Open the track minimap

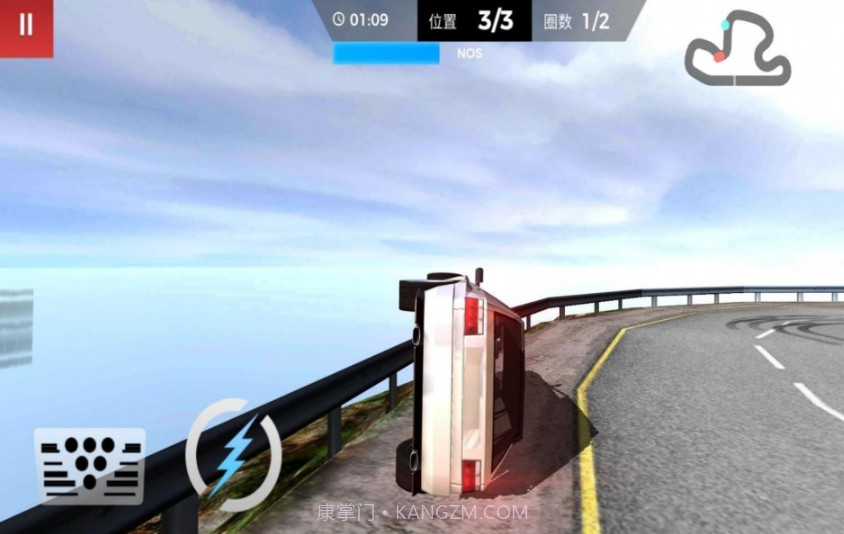(738, 49)
